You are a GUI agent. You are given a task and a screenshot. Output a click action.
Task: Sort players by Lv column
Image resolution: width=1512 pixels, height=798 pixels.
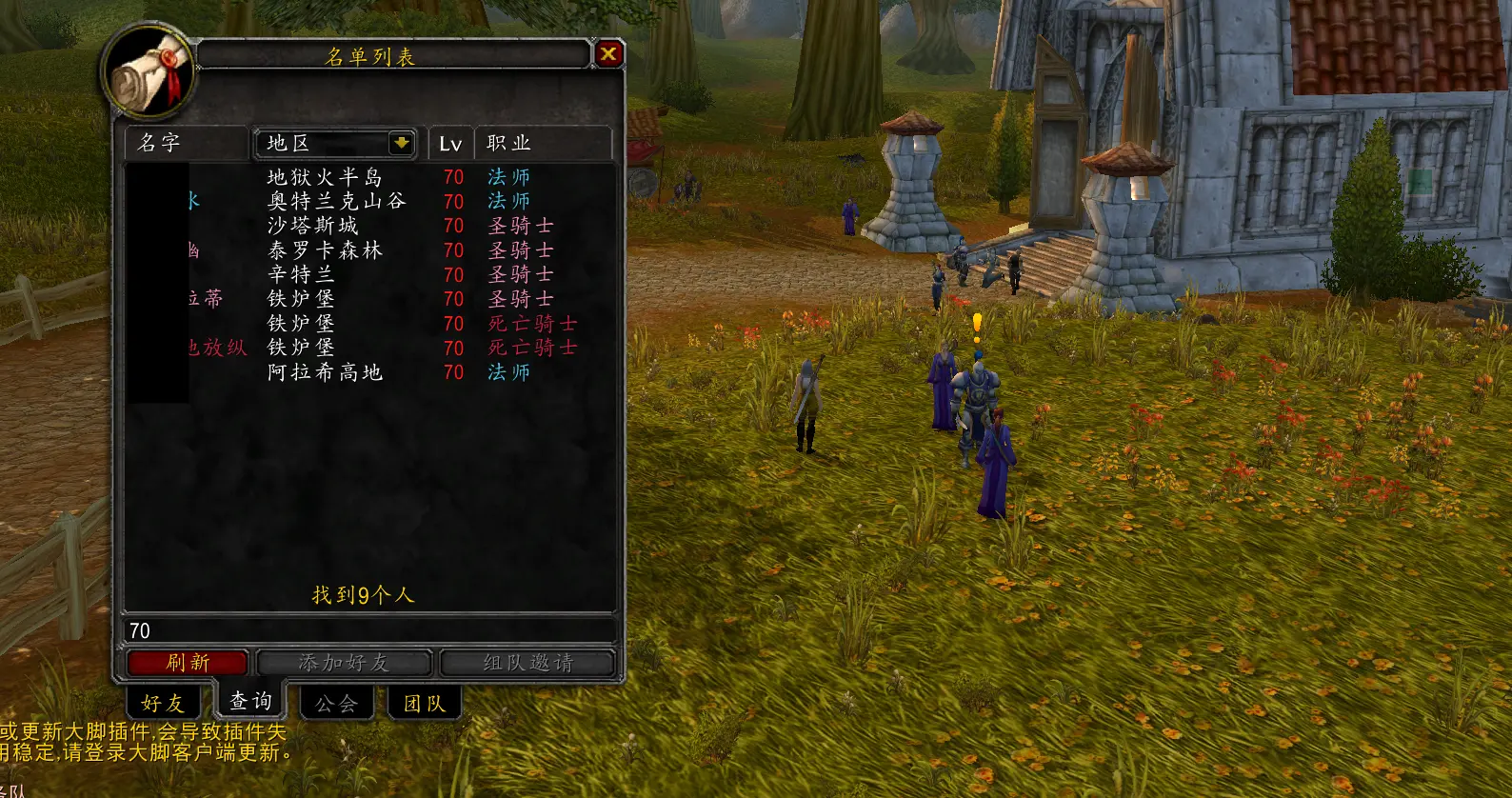click(450, 144)
